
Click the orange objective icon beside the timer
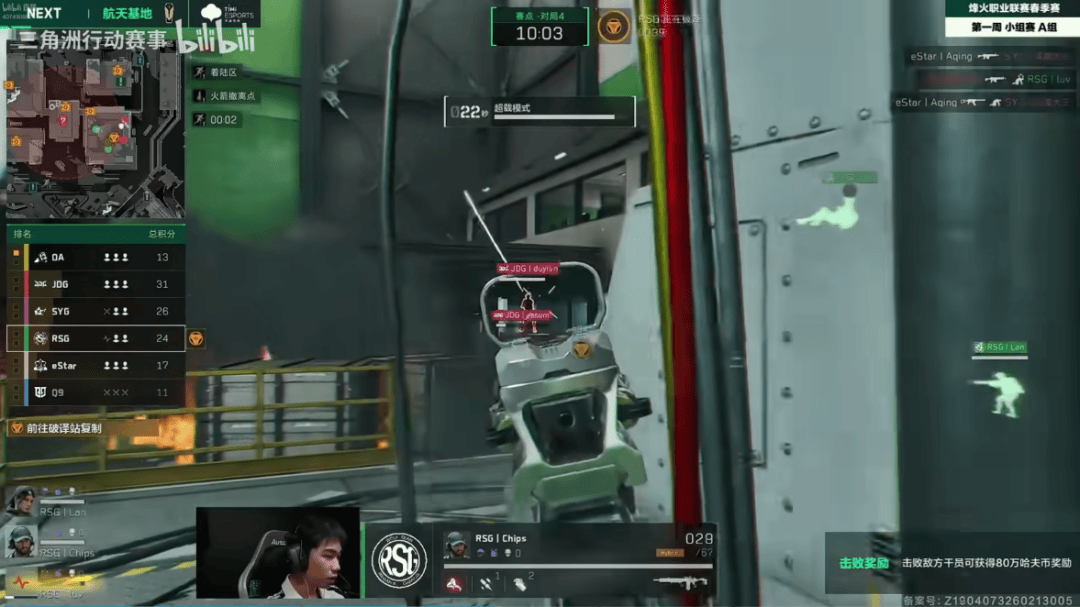pos(613,27)
